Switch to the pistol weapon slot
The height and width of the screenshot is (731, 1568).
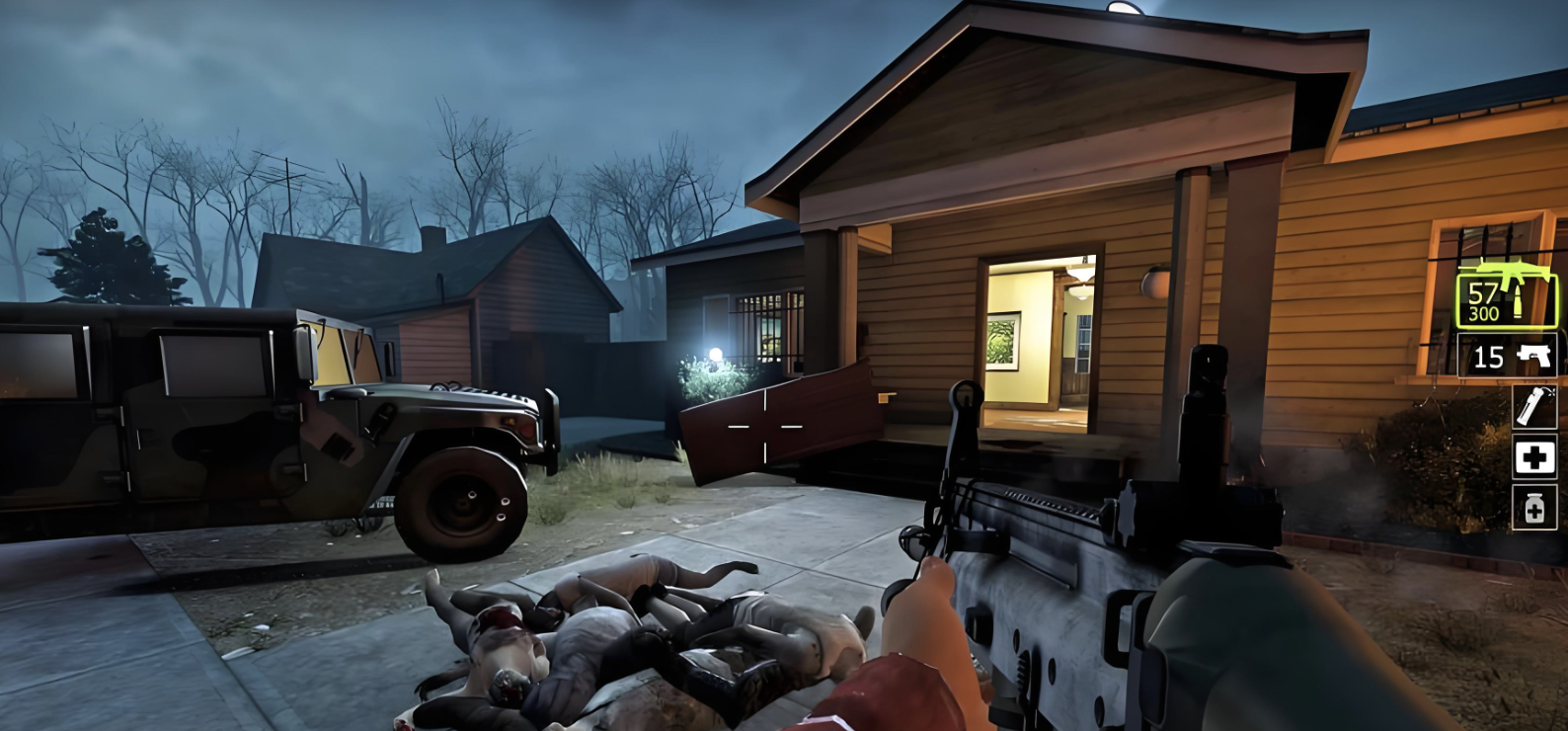click(x=1507, y=356)
